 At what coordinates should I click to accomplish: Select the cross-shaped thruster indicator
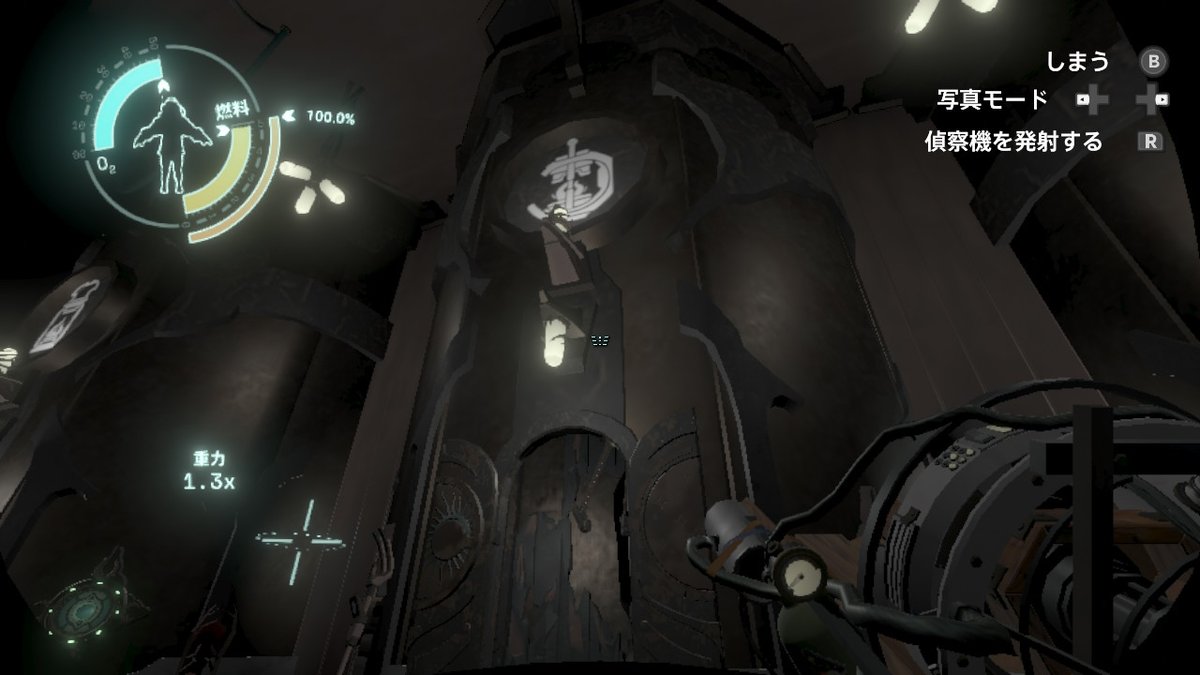[x=296, y=541]
